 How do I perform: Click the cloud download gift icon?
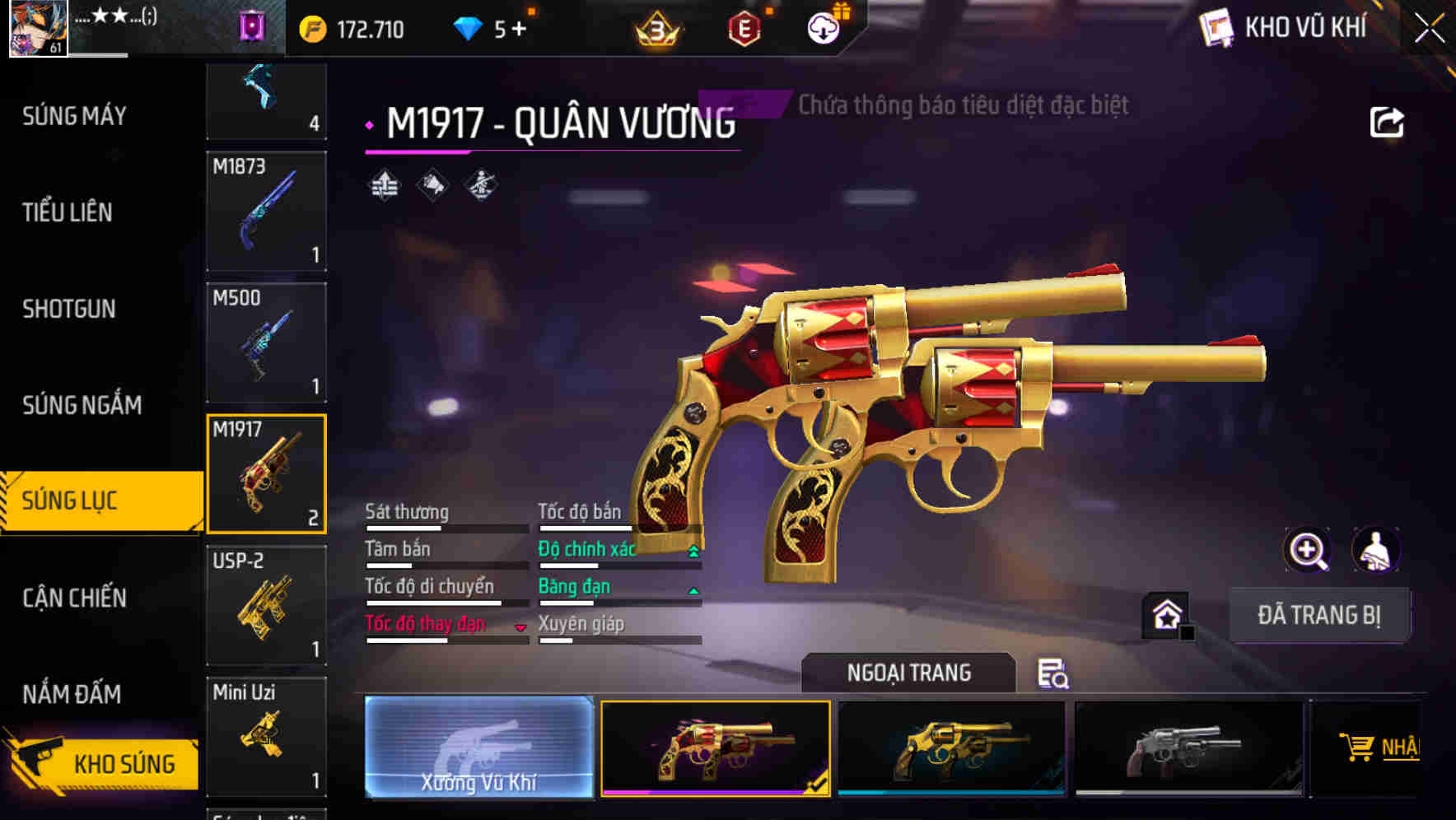(x=824, y=26)
